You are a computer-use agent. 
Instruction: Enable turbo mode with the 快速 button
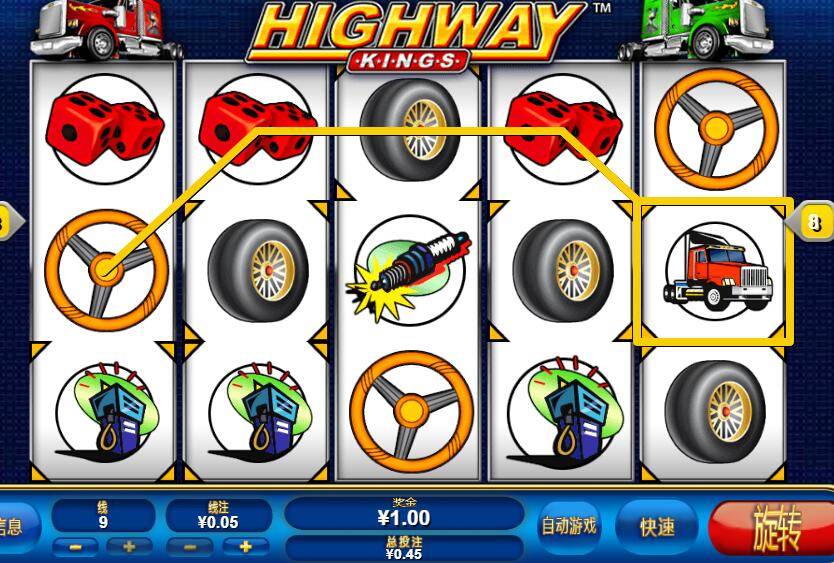657,525
